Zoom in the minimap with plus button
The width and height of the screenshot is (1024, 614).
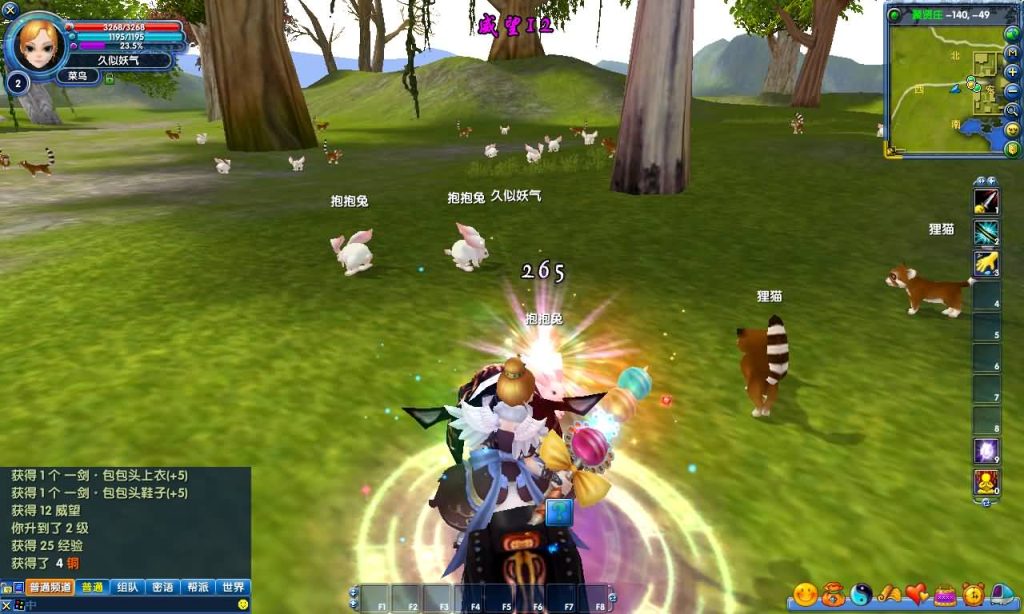coord(1013,72)
